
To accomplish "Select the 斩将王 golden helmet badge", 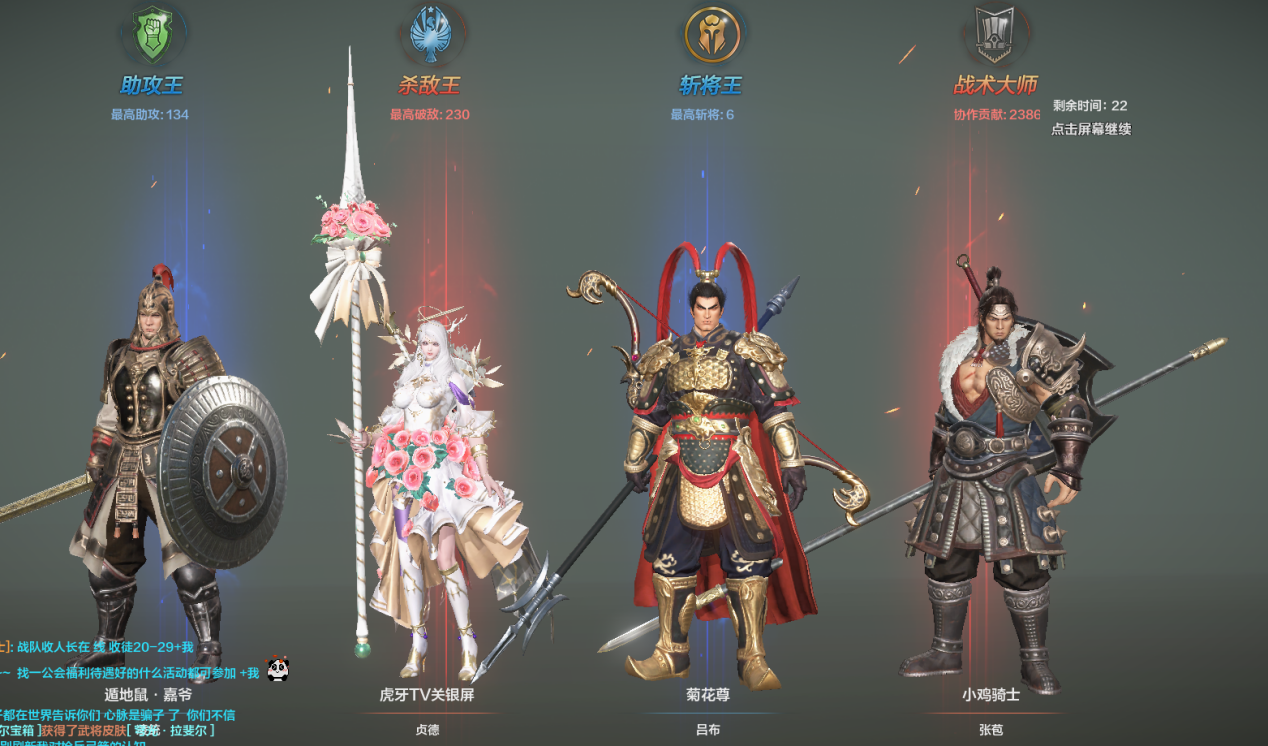I will pyautogui.click(x=711, y=35).
